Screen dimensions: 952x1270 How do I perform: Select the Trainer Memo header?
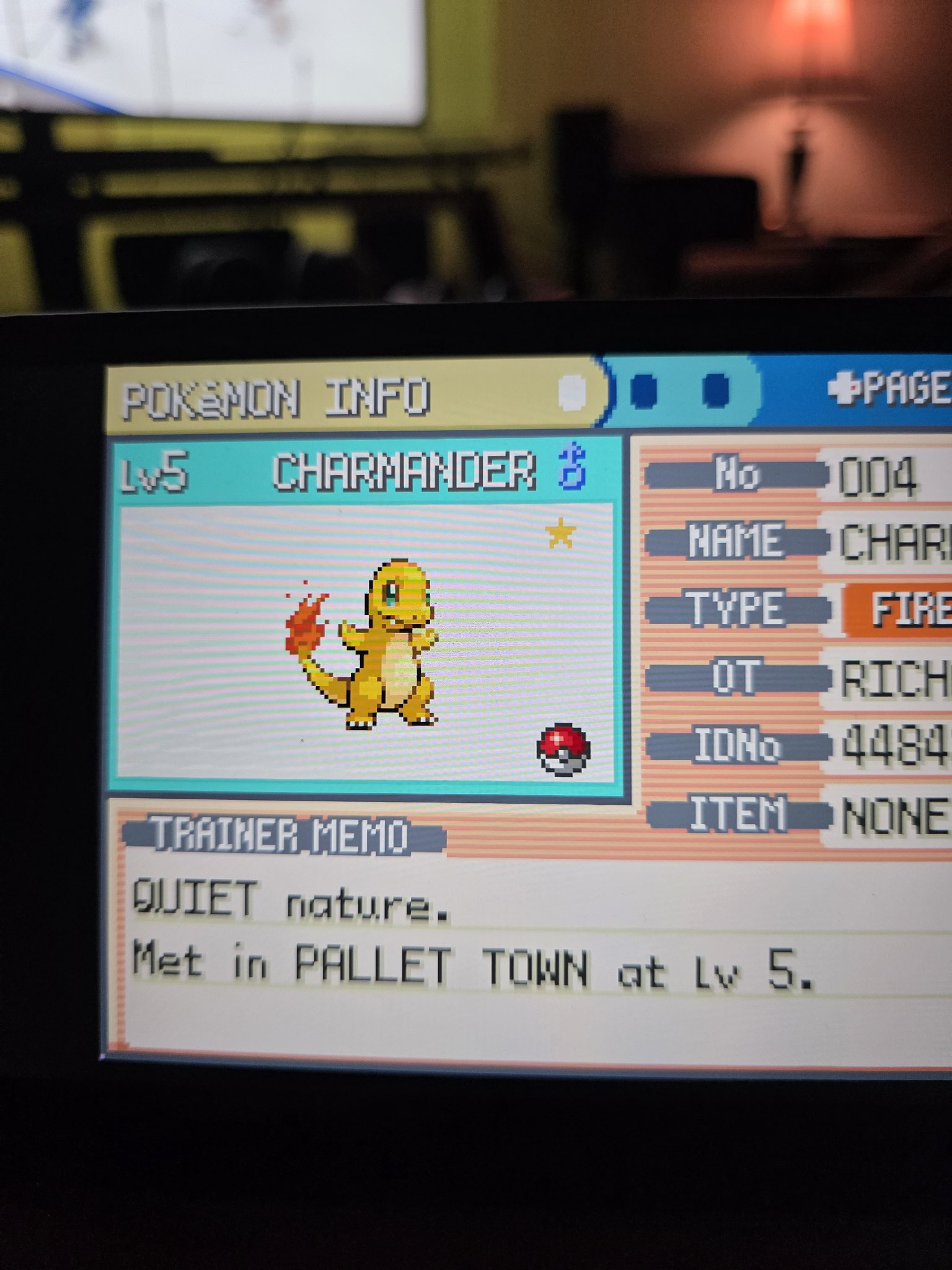(282, 835)
